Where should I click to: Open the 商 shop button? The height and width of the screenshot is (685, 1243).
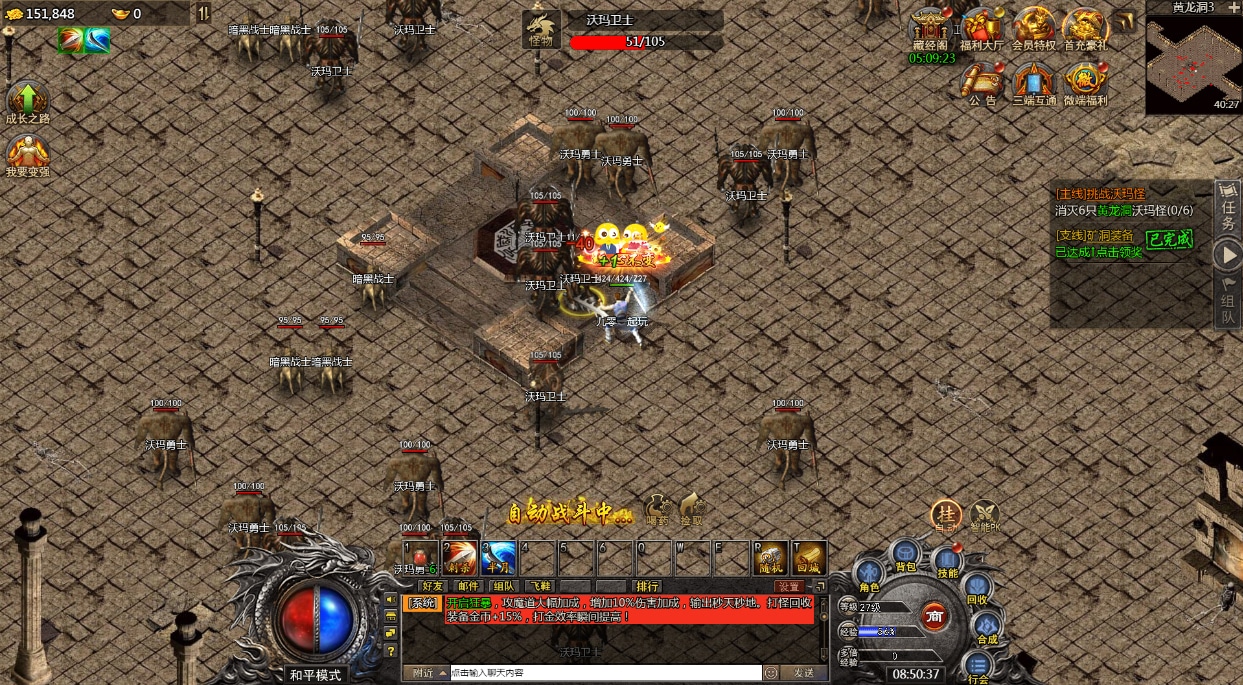coord(935,615)
